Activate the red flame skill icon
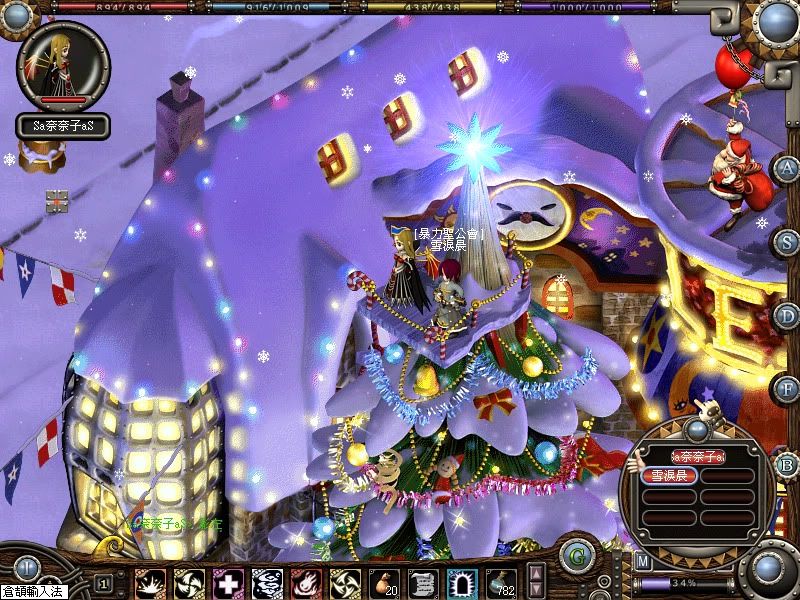Screen dimensions: 800x600 click(305, 582)
